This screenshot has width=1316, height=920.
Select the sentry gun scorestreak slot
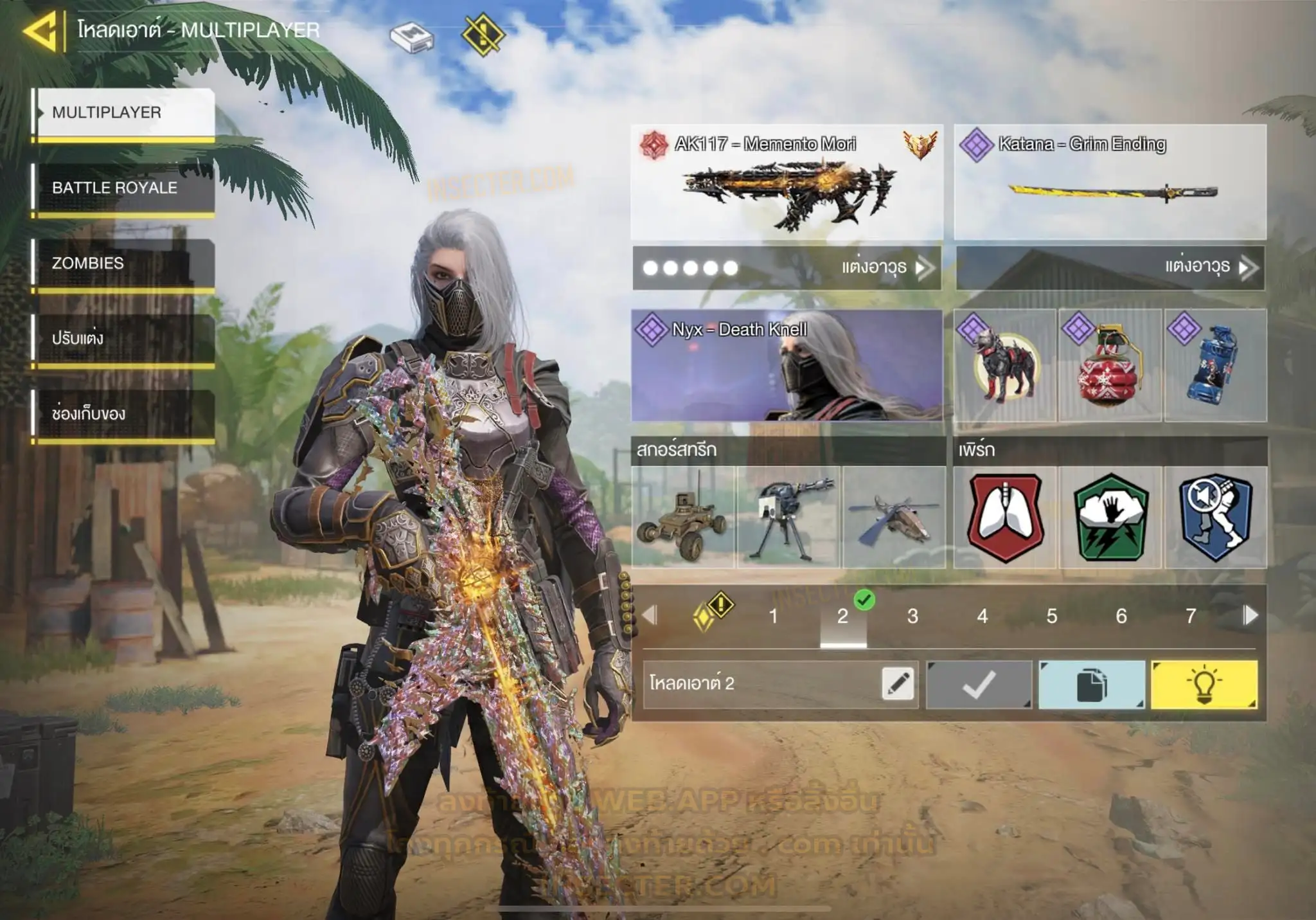(788, 518)
